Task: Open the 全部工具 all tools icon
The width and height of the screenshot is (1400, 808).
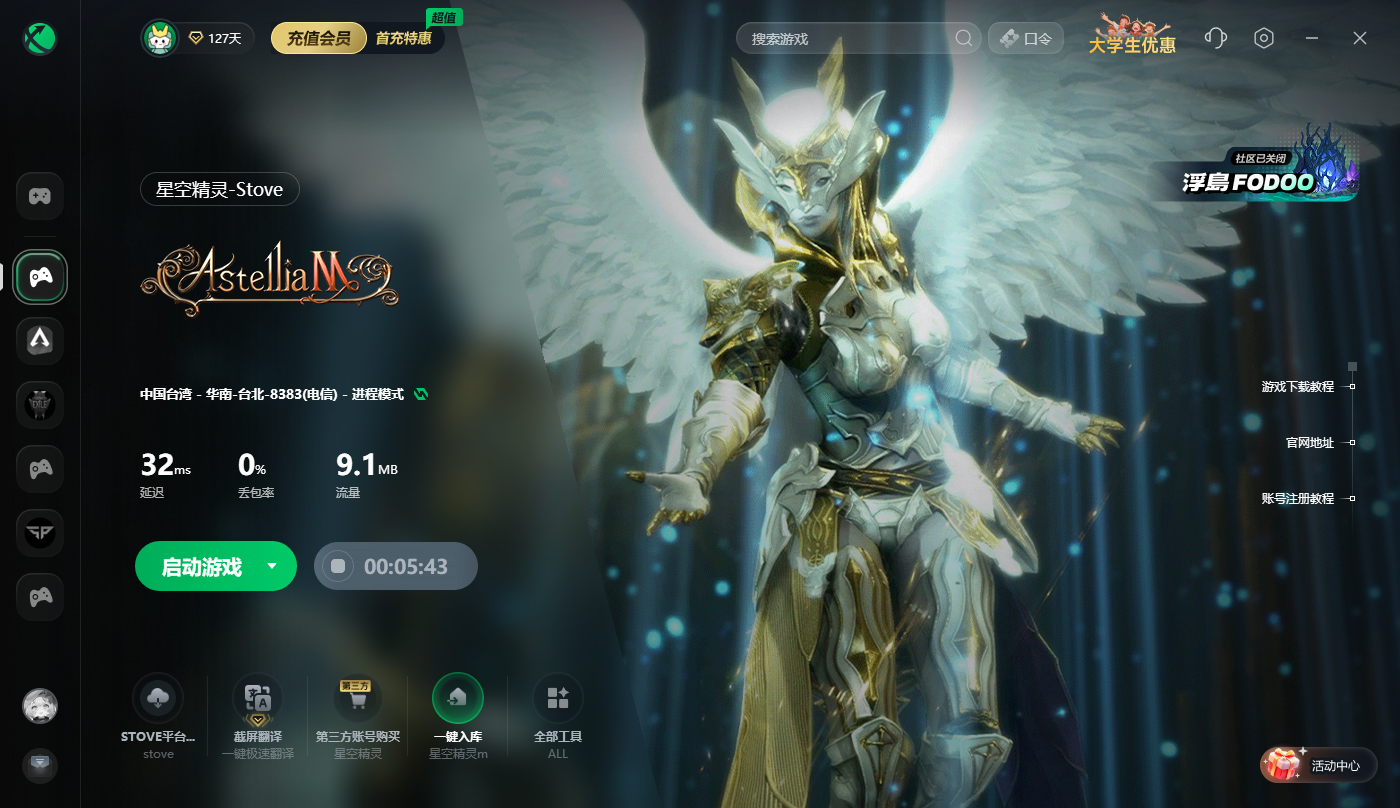Action: [x=558, y=698]
